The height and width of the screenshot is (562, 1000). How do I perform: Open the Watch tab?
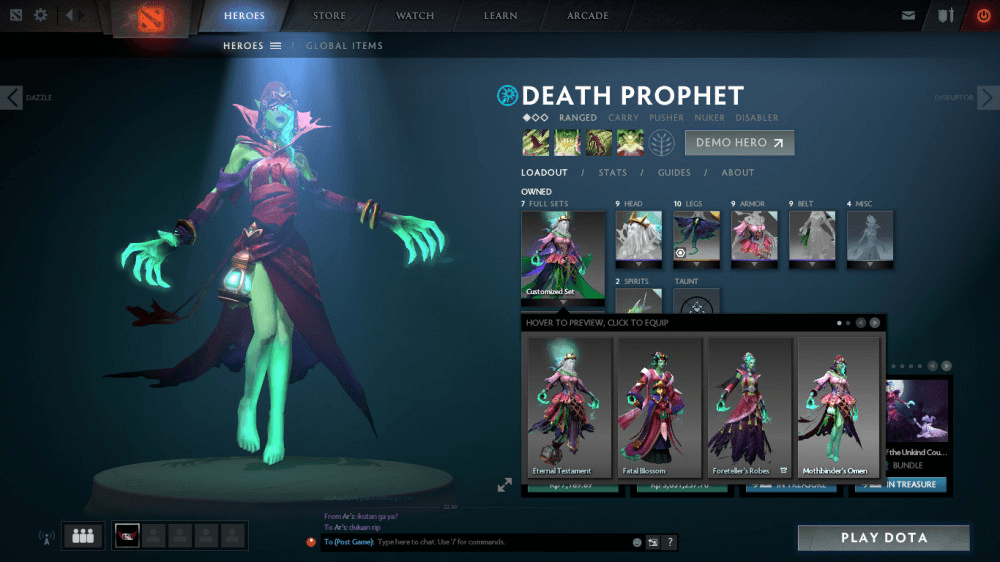[x=415, y=16]
